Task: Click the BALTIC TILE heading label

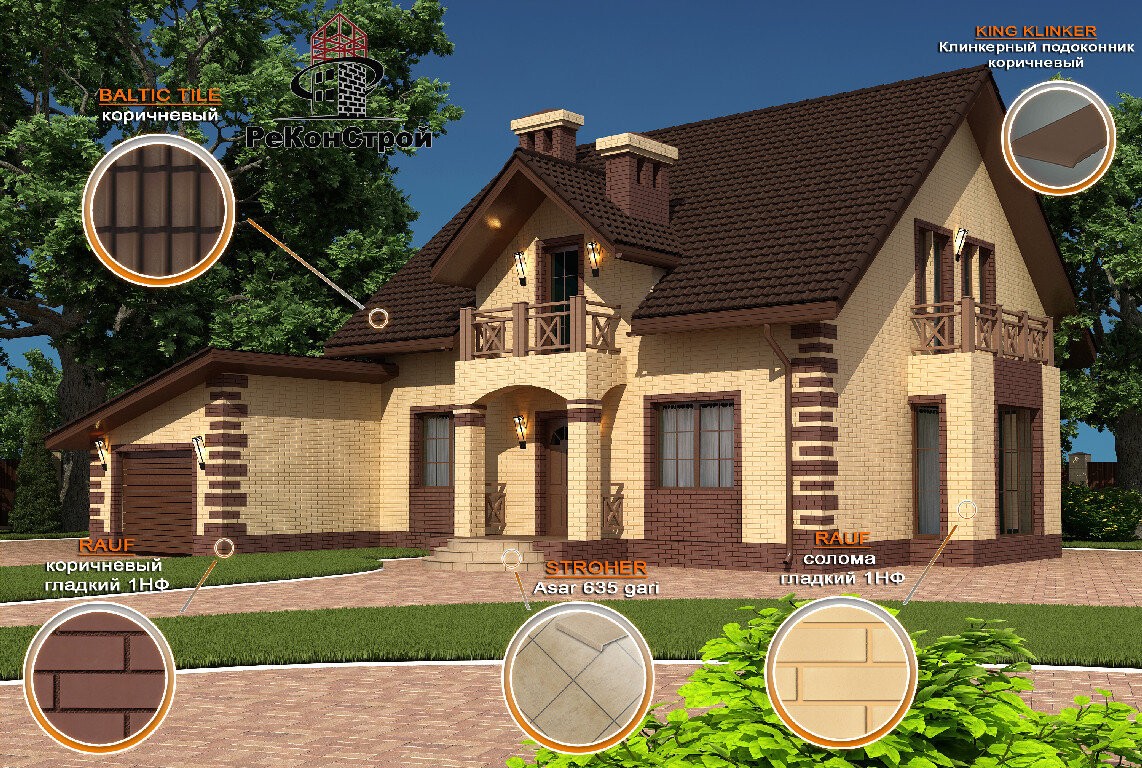Action: coord(159,96)
